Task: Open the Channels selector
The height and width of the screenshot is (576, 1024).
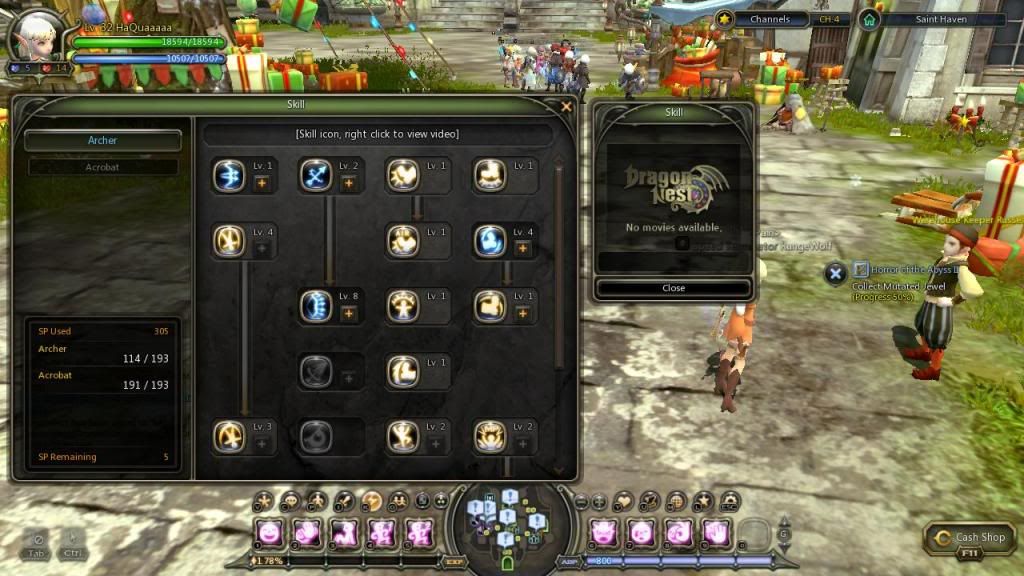Action: coord(769,19)
